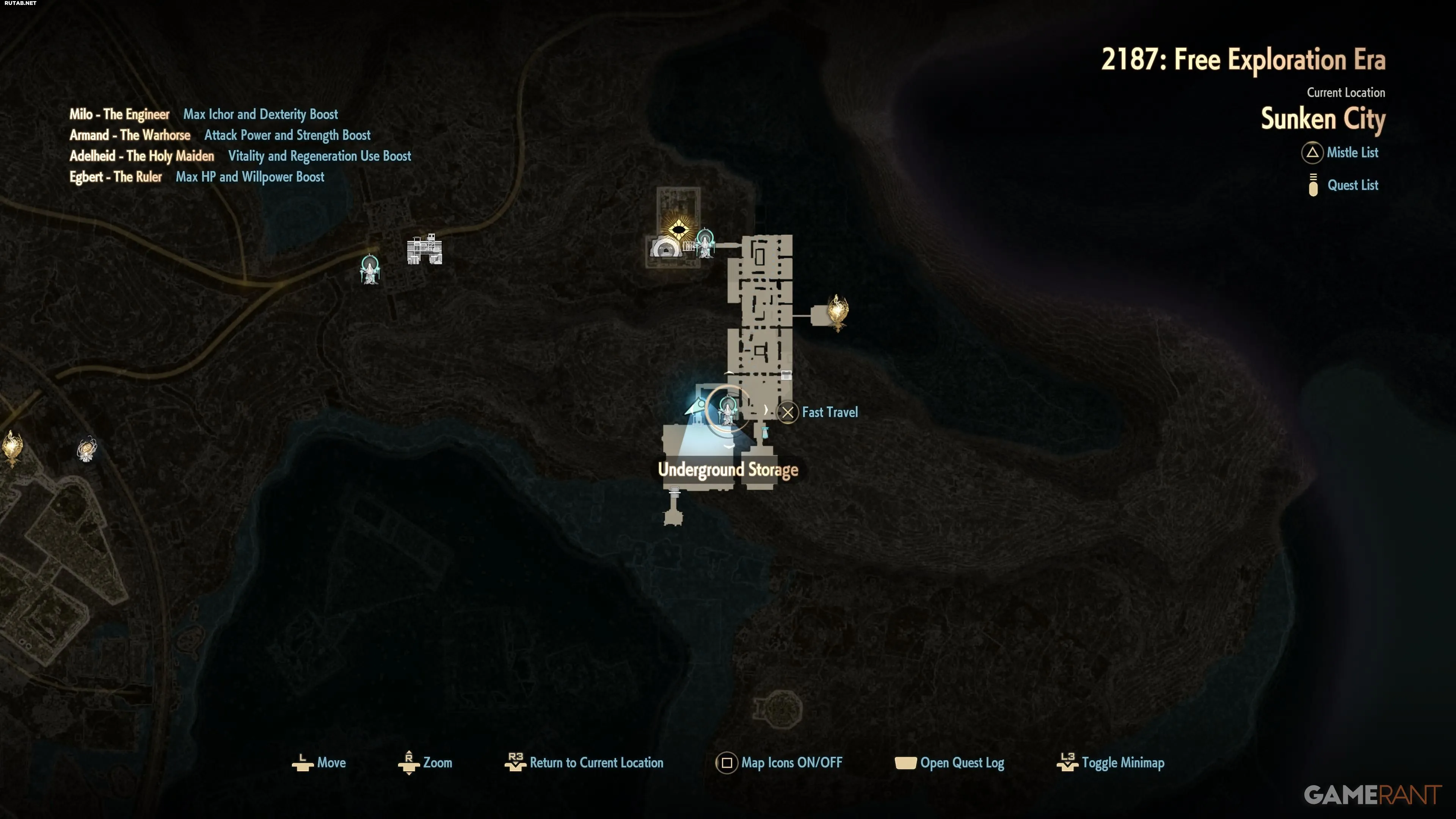This screenshot has height=819, width=1456.
Task: Click the blue vial icon below the mistle
Action: (x=765, y=433)
